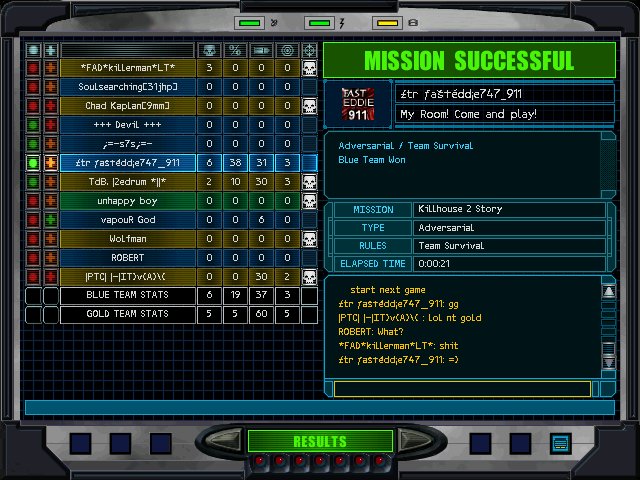Image resolution: width=640 pixels, height=480 pixels.
Task: Choose Chad Kaplan[9mm] in the player list
Action: (127, 106)
